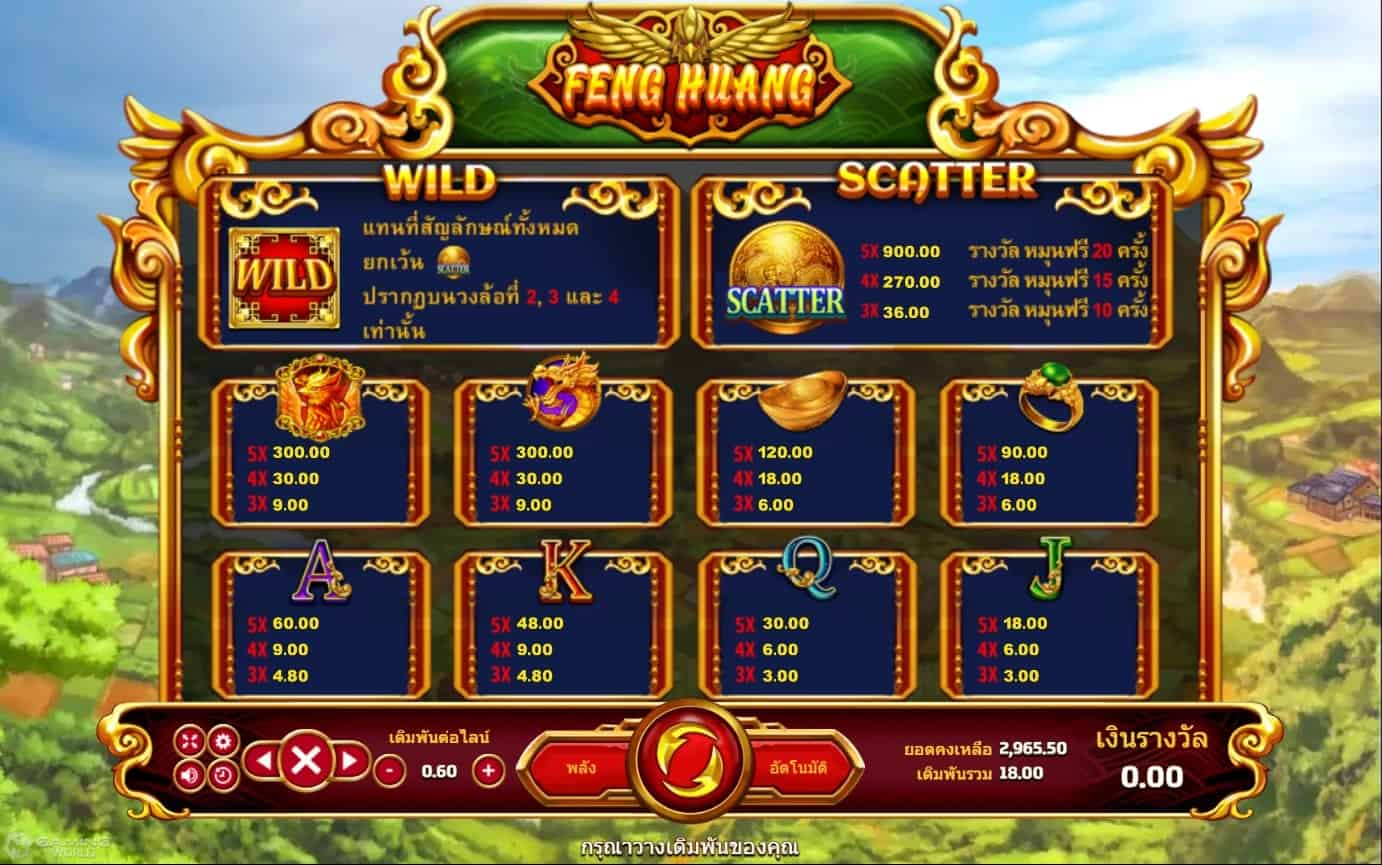Toggle fullscreen with the arrows icon
The height and width of the screenshot is (865, 1382).
[x=189, y=741]
